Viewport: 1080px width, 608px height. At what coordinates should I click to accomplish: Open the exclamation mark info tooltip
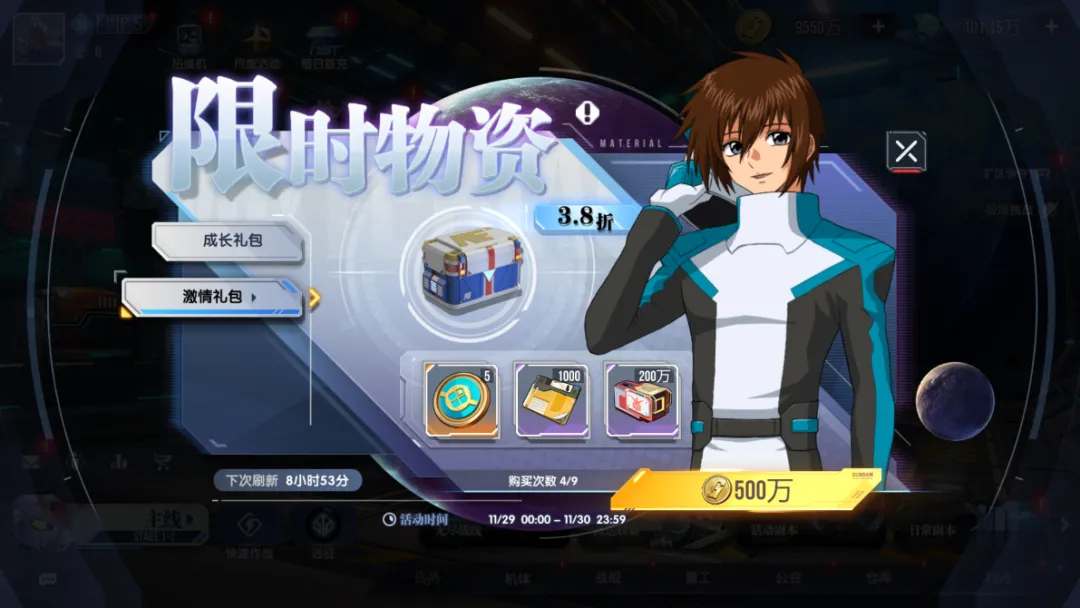(588, 114)
